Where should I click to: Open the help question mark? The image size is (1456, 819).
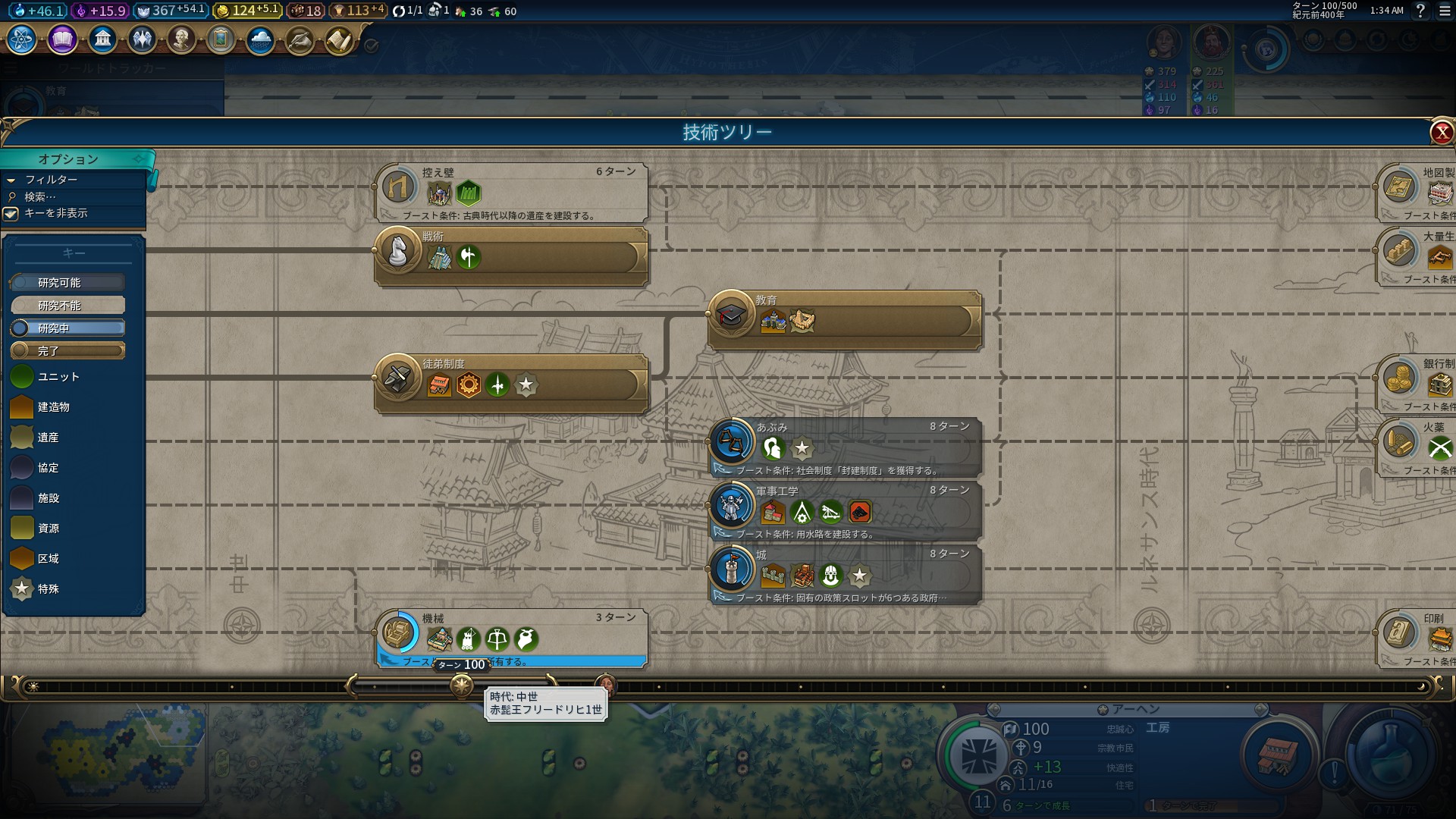click(x=1420, y=11)
